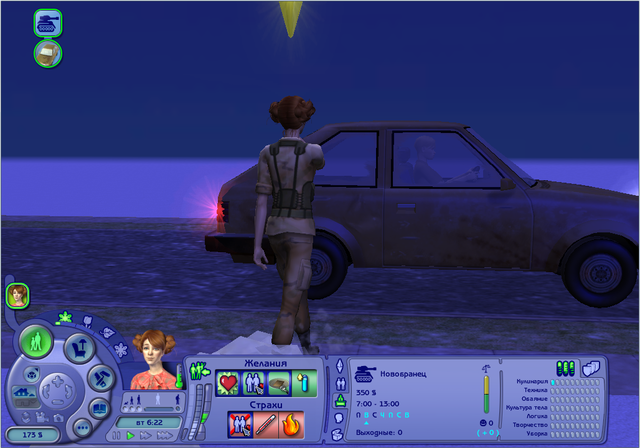Open Buy mode with the armchair button
This screenshot has height=448, width=640.
[81, 350]
